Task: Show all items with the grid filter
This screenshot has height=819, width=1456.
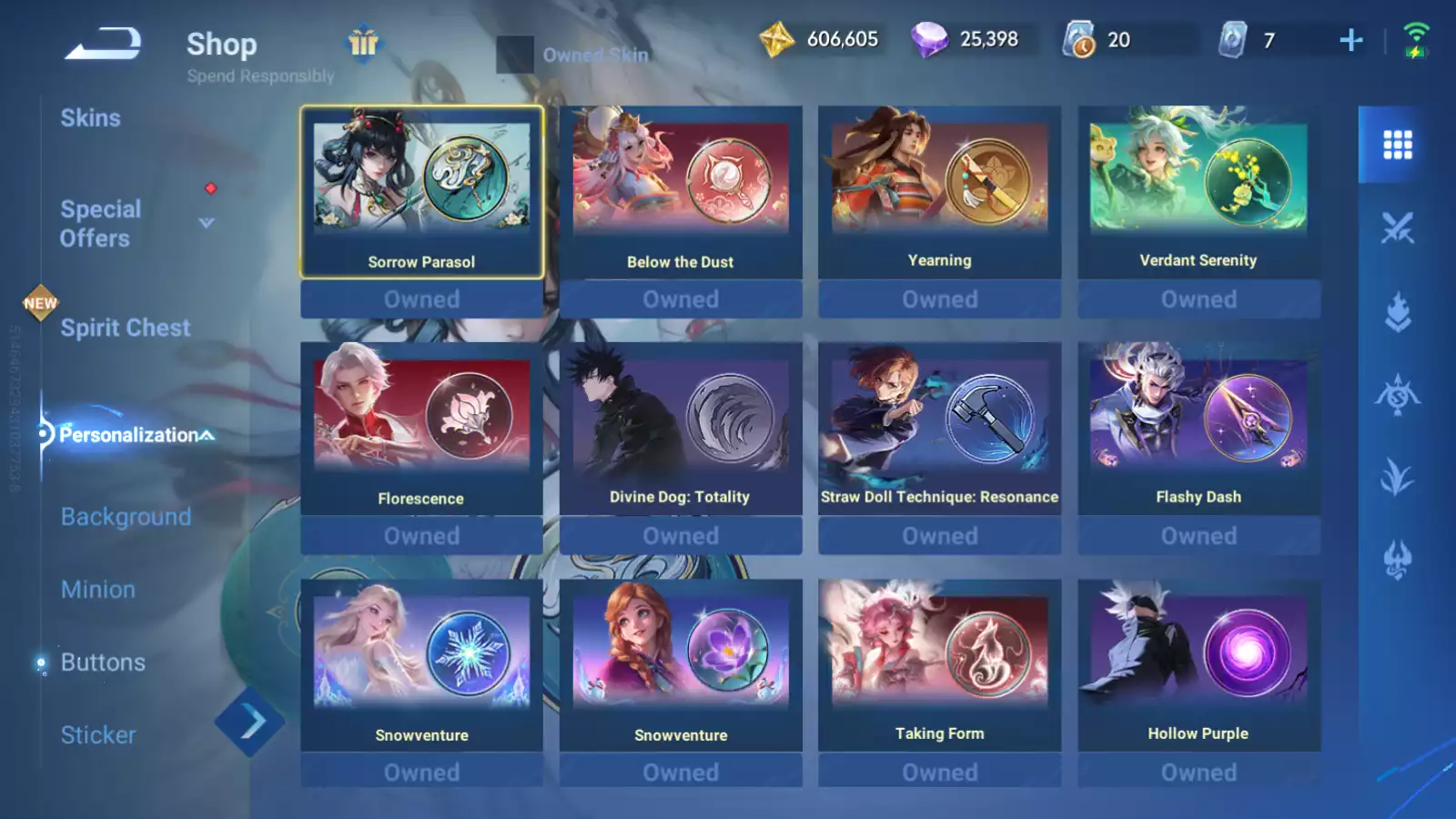Action: point(1397,145)
